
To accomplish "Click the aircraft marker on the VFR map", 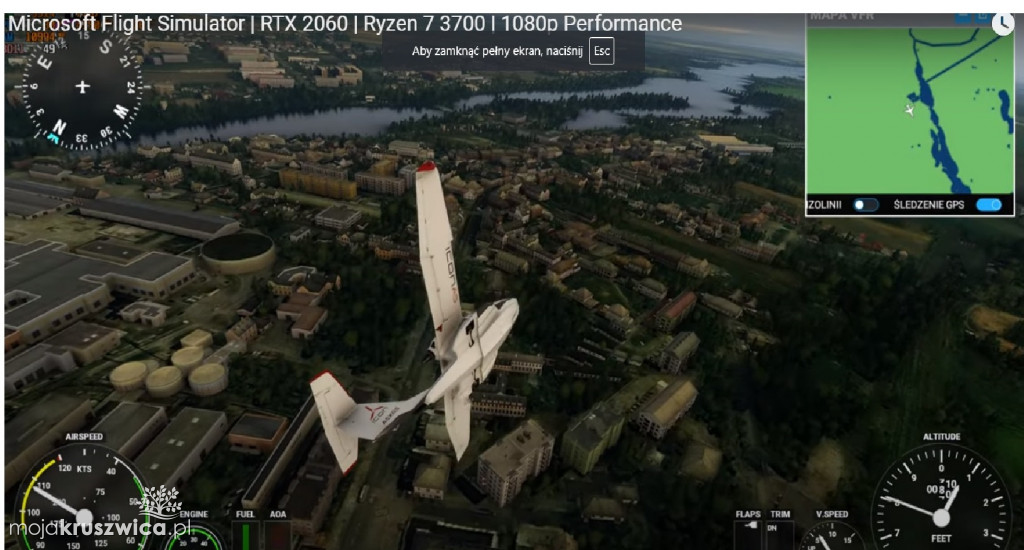I will pyautogui.click(x=910, y=109).
